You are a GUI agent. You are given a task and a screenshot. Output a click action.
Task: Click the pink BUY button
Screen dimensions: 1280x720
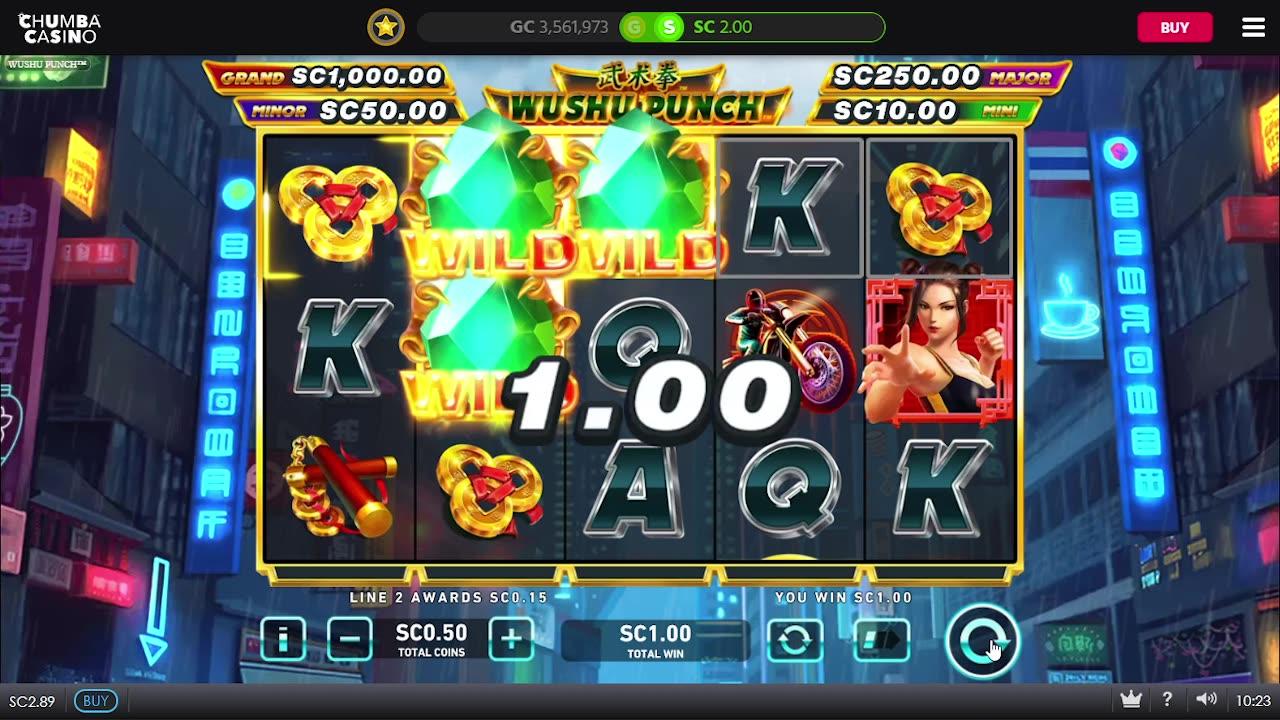point(1175,27)
